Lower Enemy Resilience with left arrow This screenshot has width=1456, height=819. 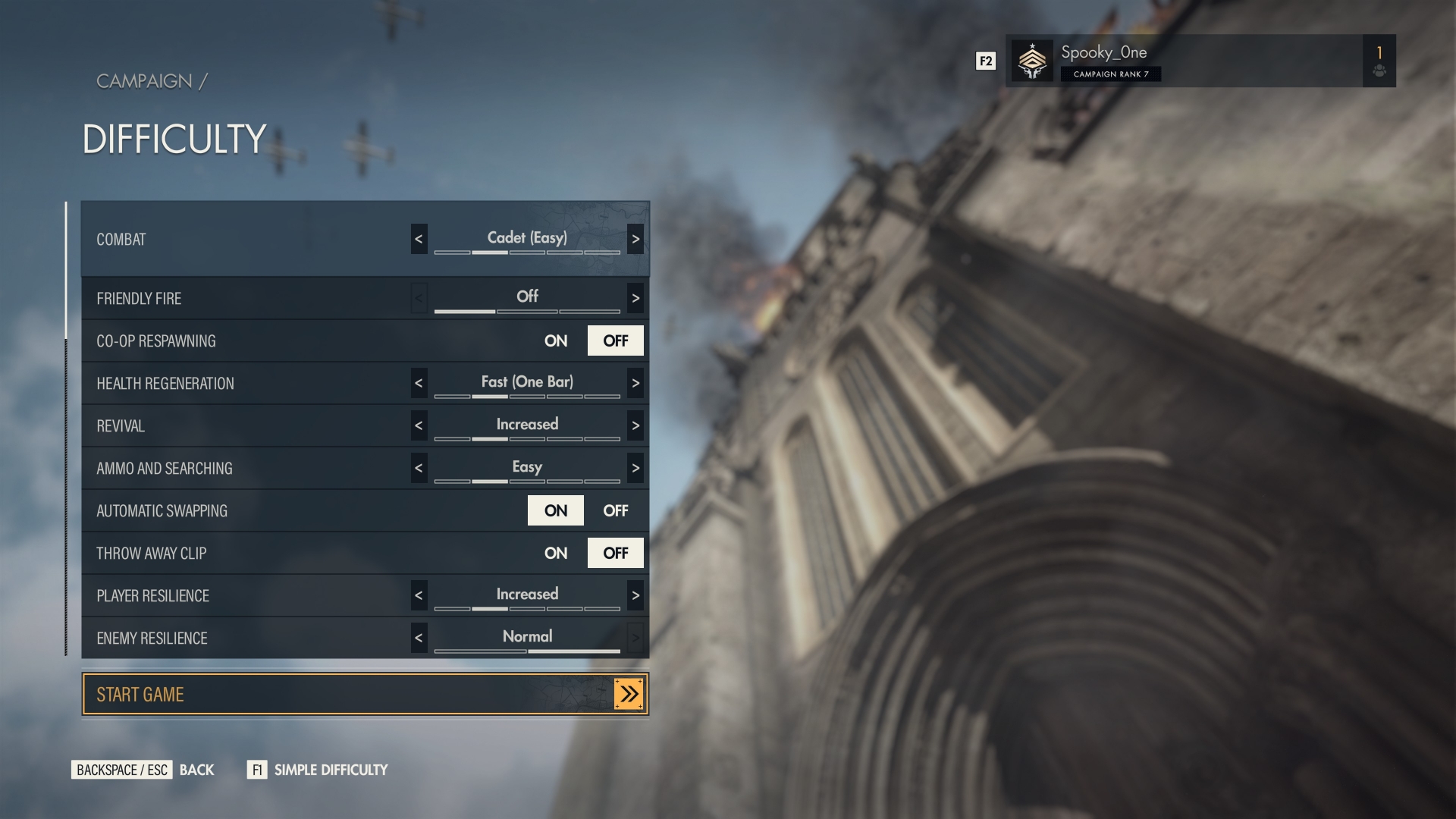pyautogui.click(x=419, y=639)
